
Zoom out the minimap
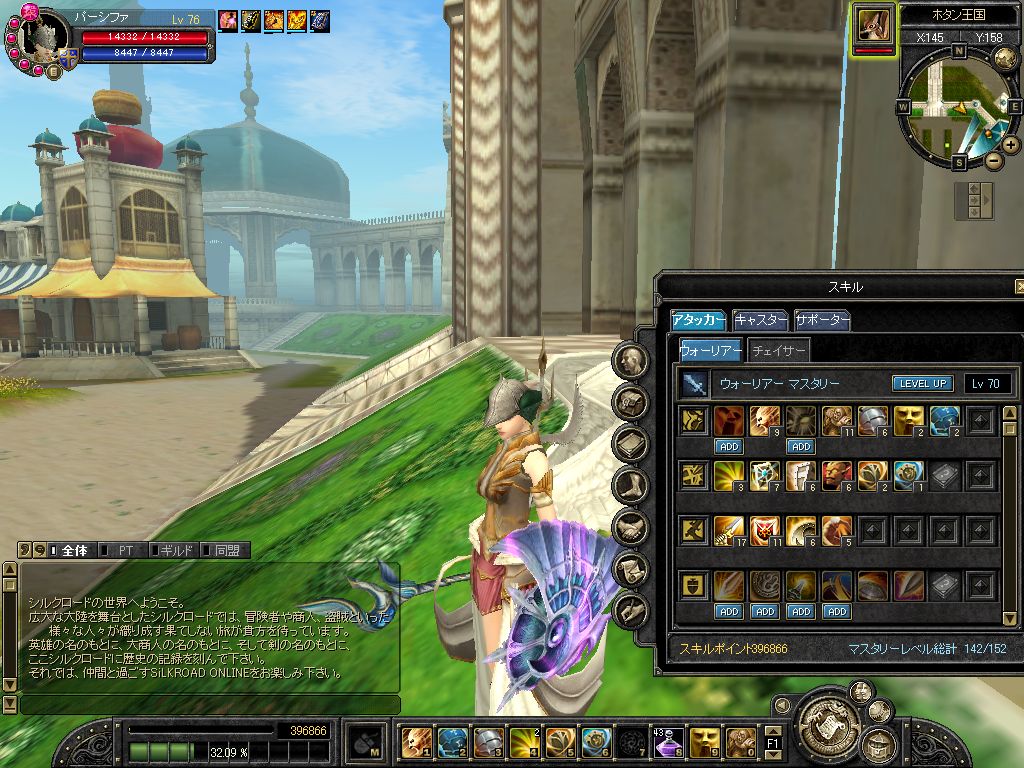click(993, 160)
